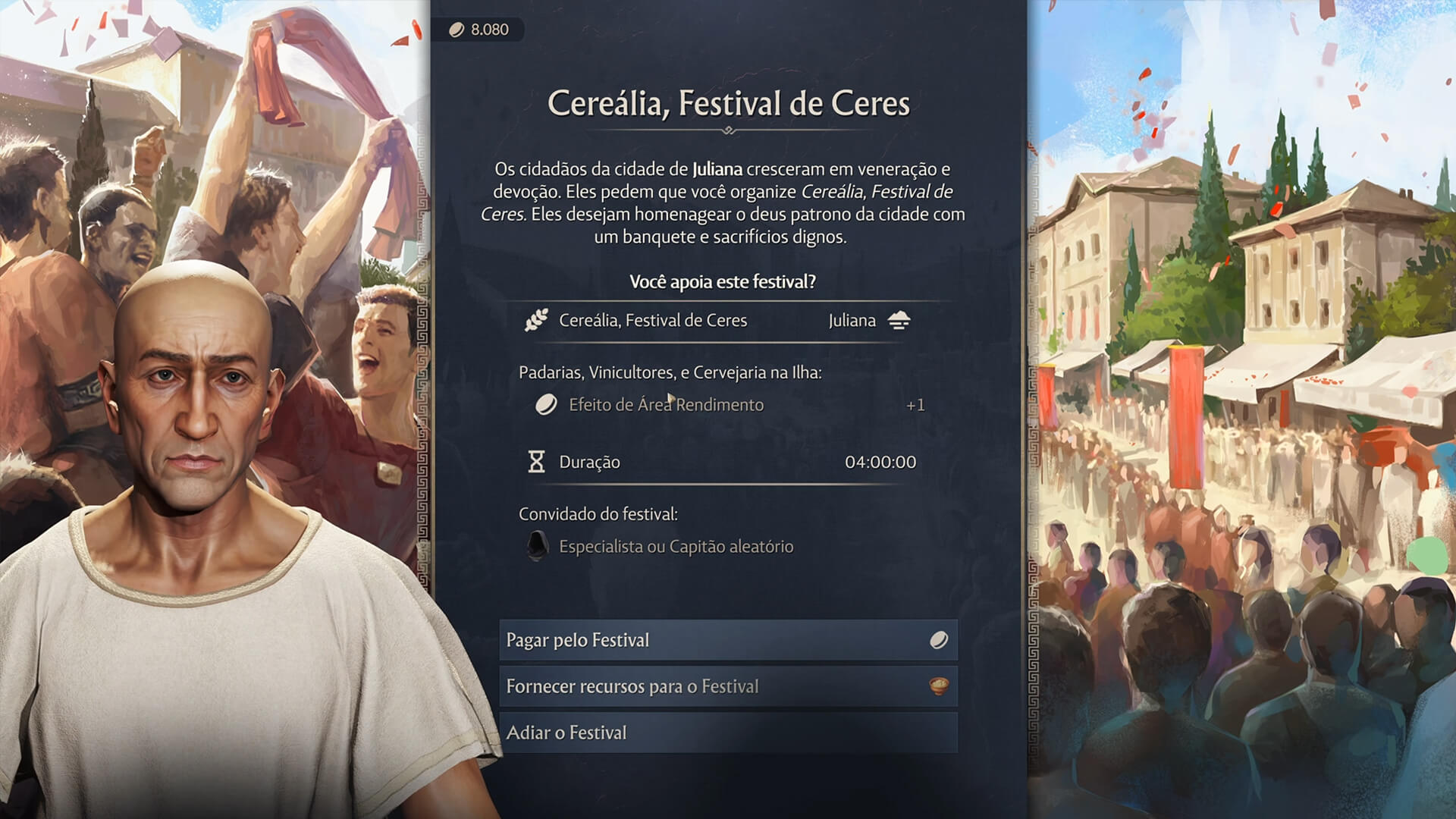The height and width of the screenshot is (819, 1456).
Task: Choose Fornecer recursos para o Festival
Action: click(x=726, y=686)
